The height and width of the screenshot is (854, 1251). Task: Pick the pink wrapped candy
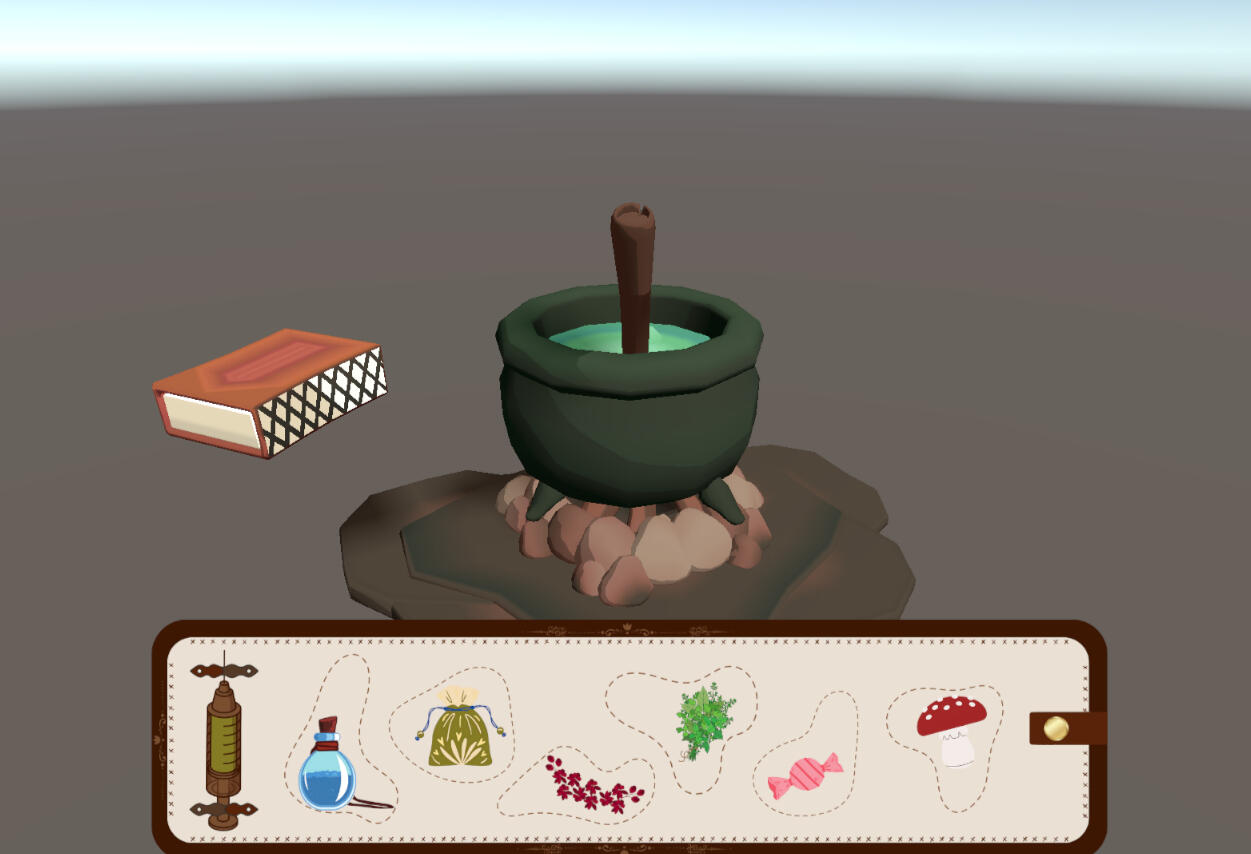tap(804, 777)
